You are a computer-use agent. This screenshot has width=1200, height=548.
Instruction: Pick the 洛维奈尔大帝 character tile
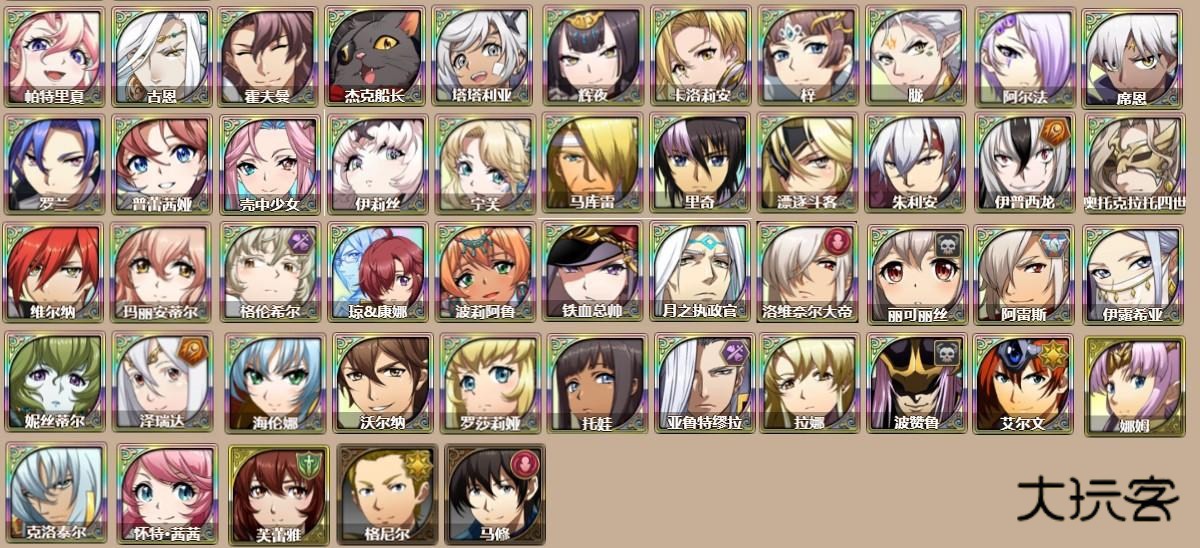pos(808,272)
